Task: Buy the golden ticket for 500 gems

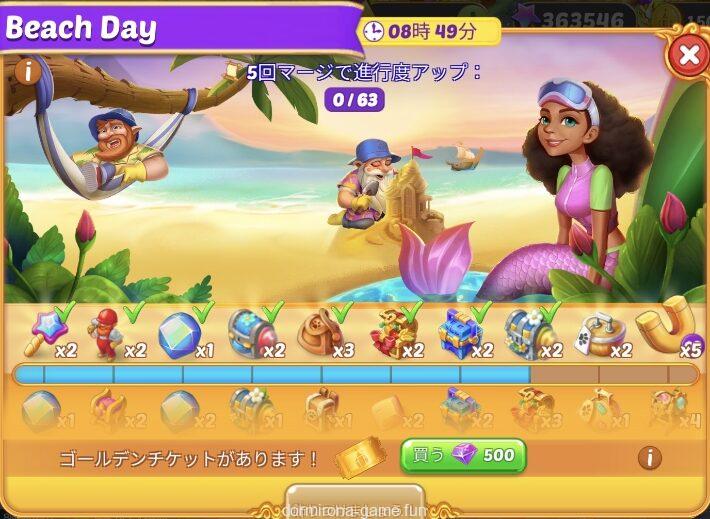Action: (x=463, y=456)
